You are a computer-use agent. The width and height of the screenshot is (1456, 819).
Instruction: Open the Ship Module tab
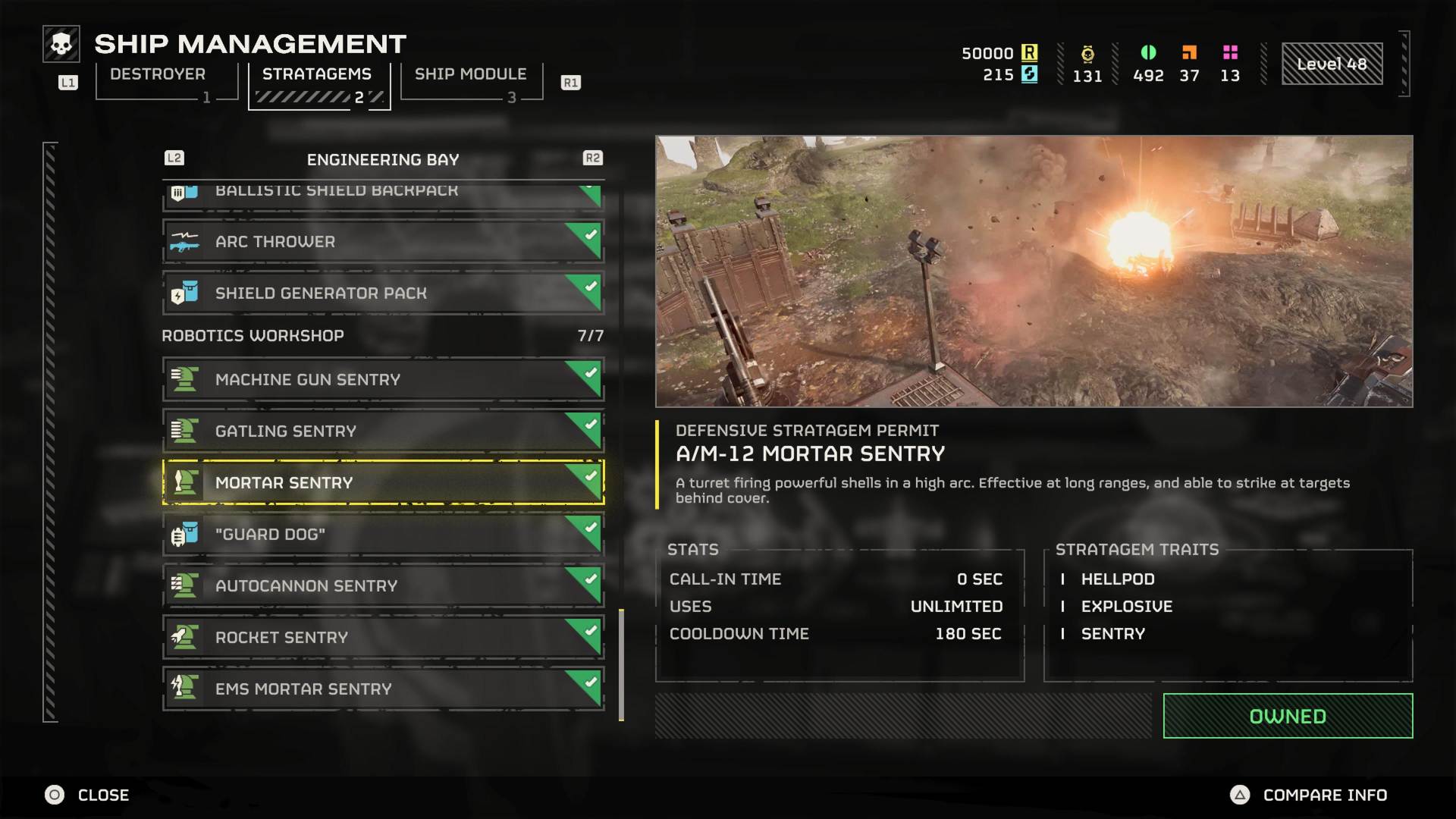470,74
